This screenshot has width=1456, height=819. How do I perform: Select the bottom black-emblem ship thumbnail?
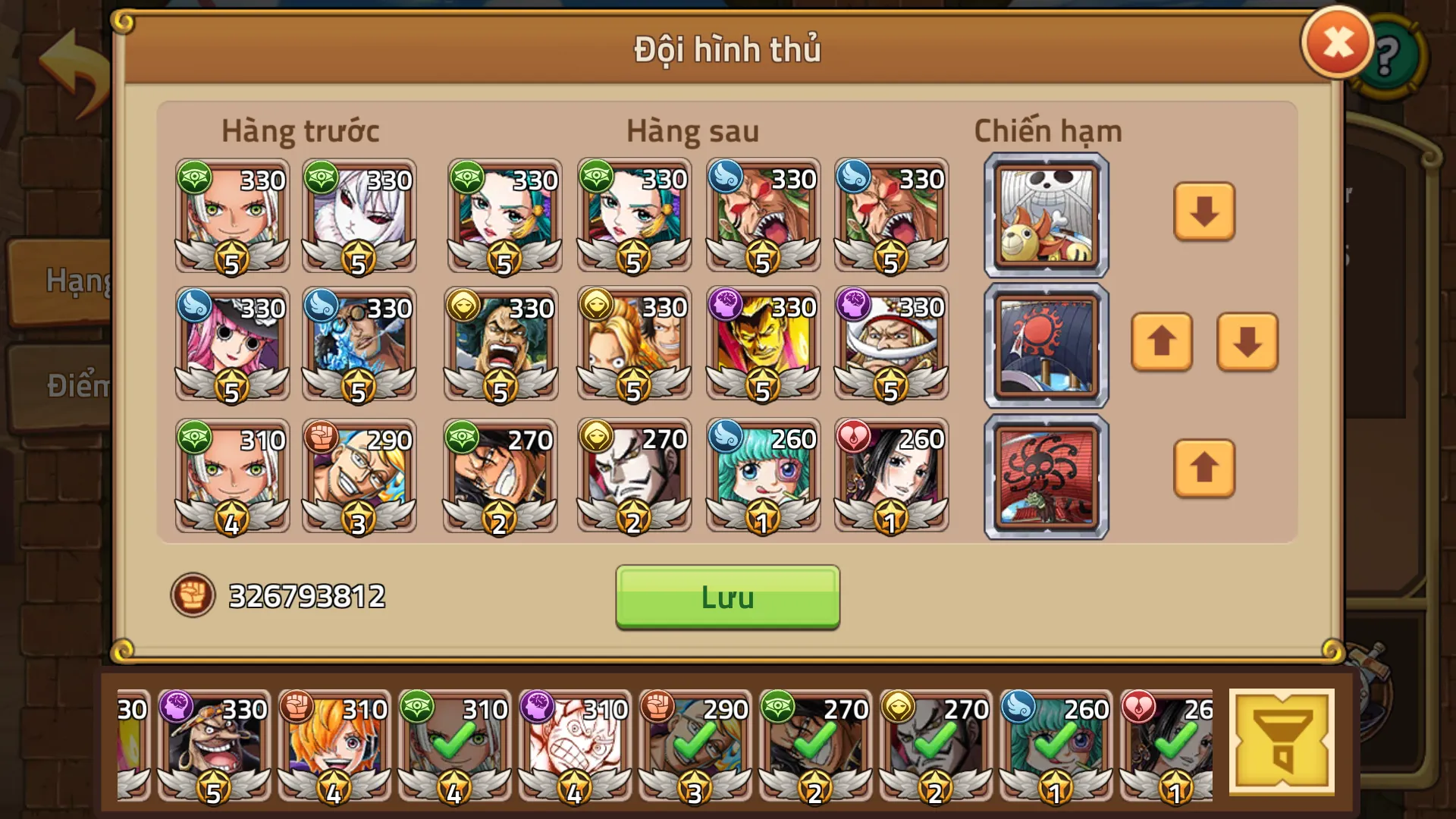1045,476
